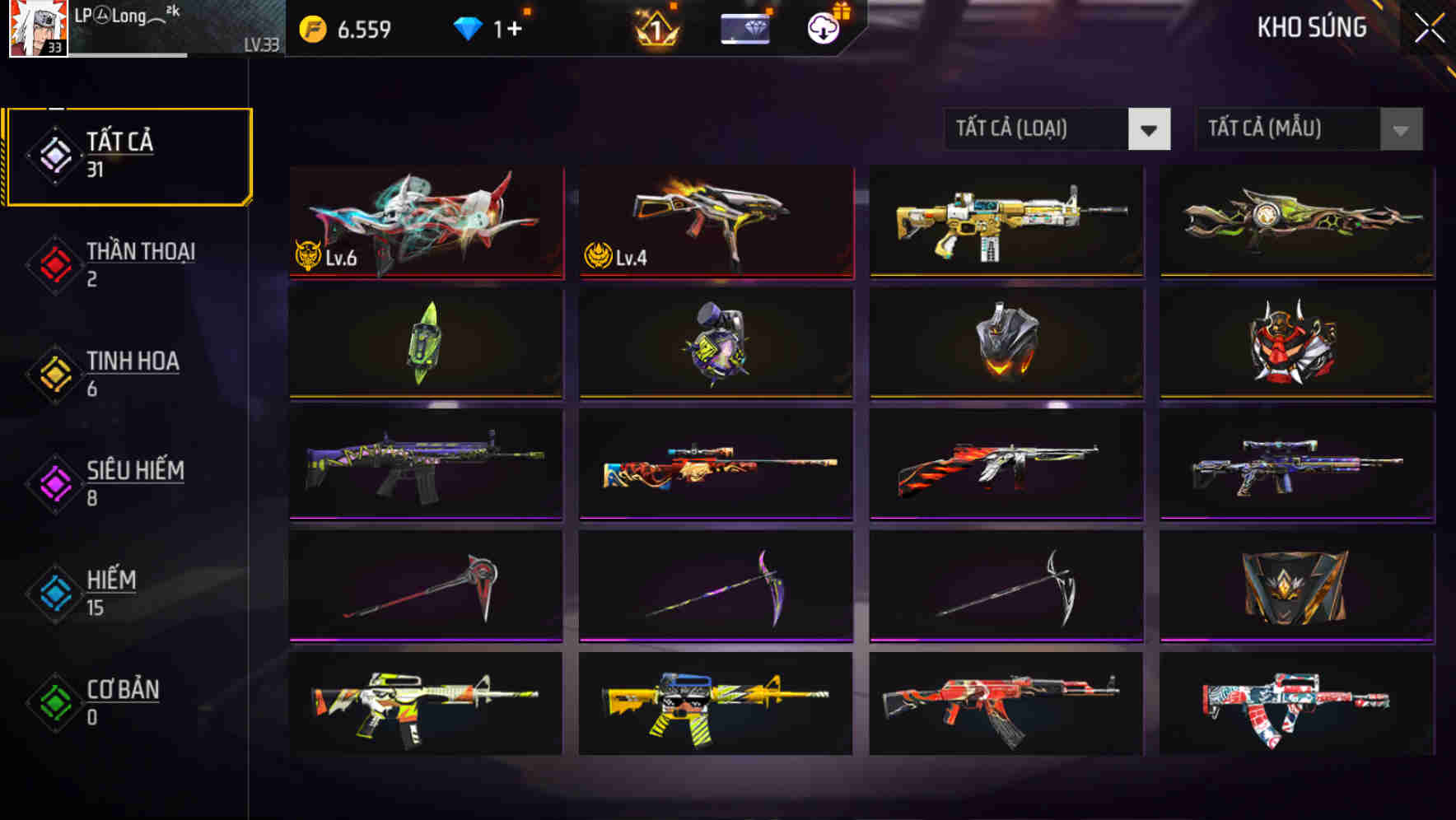This screenshot has width=1456, height=820.
Task: Open the cloud gift download icon
Action: (822, 27)
